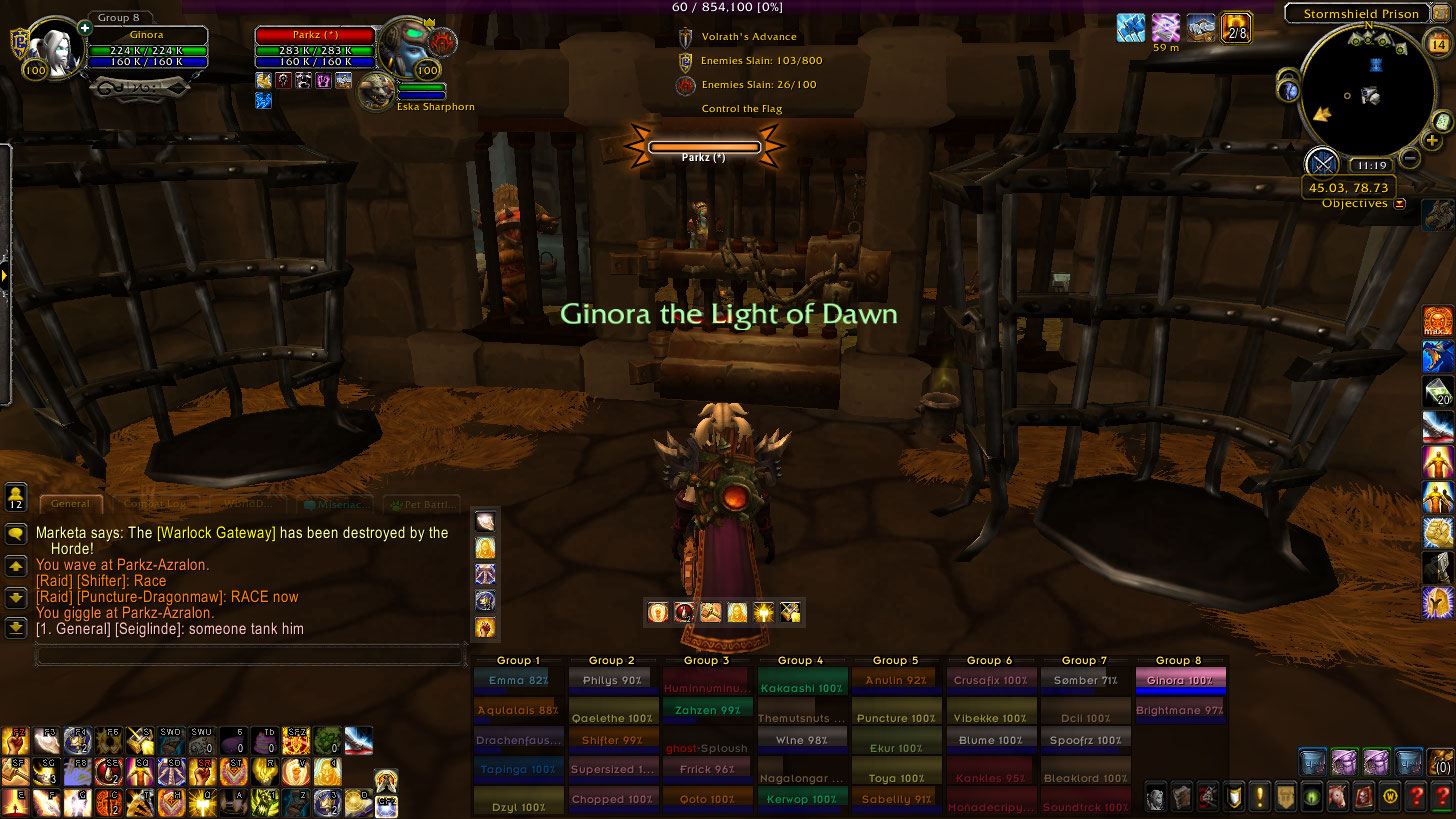
Task: Jump chat to the newest message
Action: point(16,628)
